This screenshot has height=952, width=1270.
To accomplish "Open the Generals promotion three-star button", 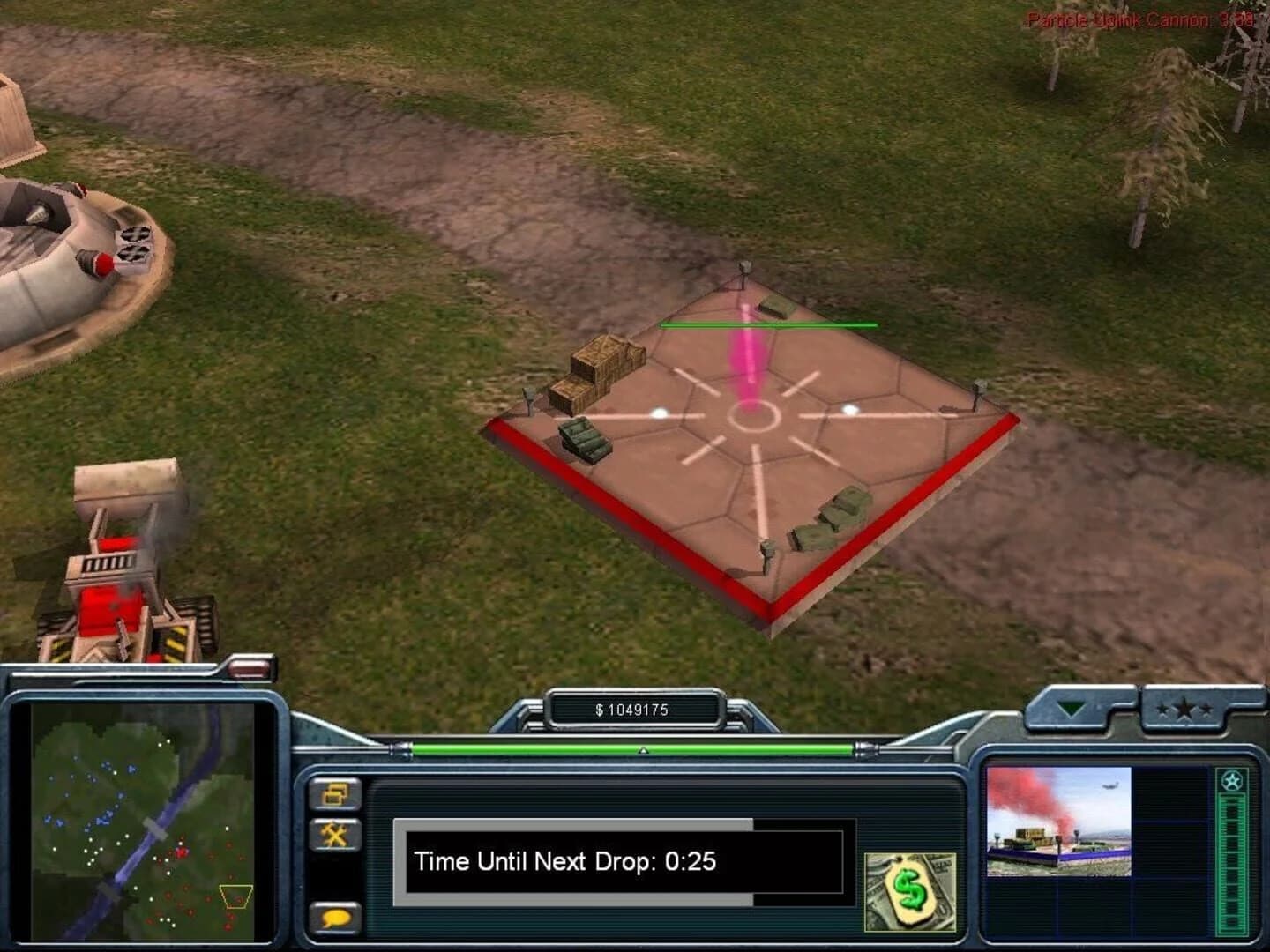I will click(x=1184, y=710).
